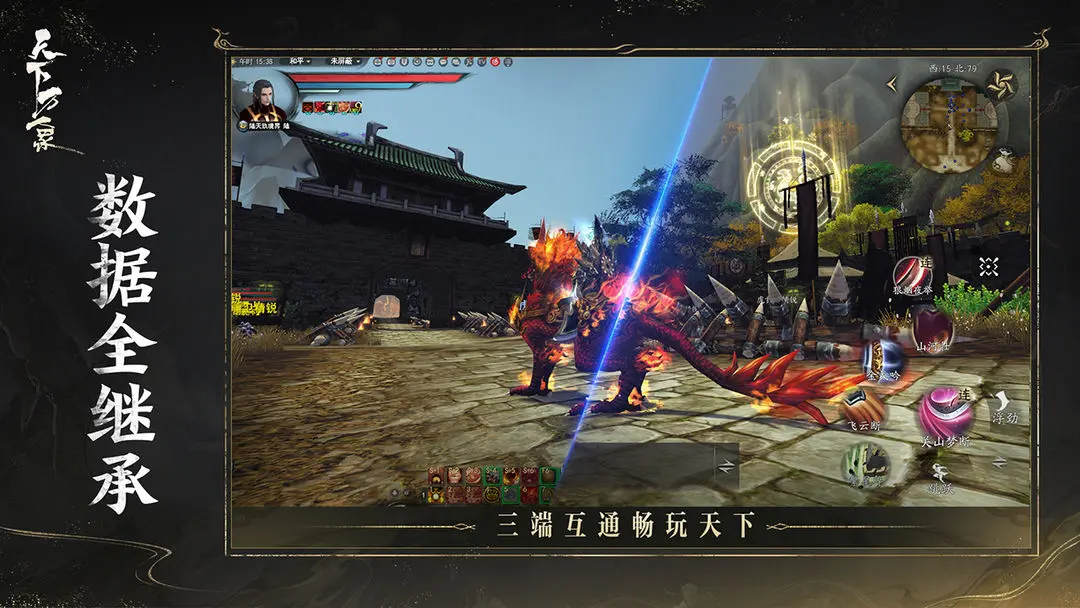Click the four-arrows collapse icon above the skills
Screen dimensions: 1080x608
[x=988, y=266]
